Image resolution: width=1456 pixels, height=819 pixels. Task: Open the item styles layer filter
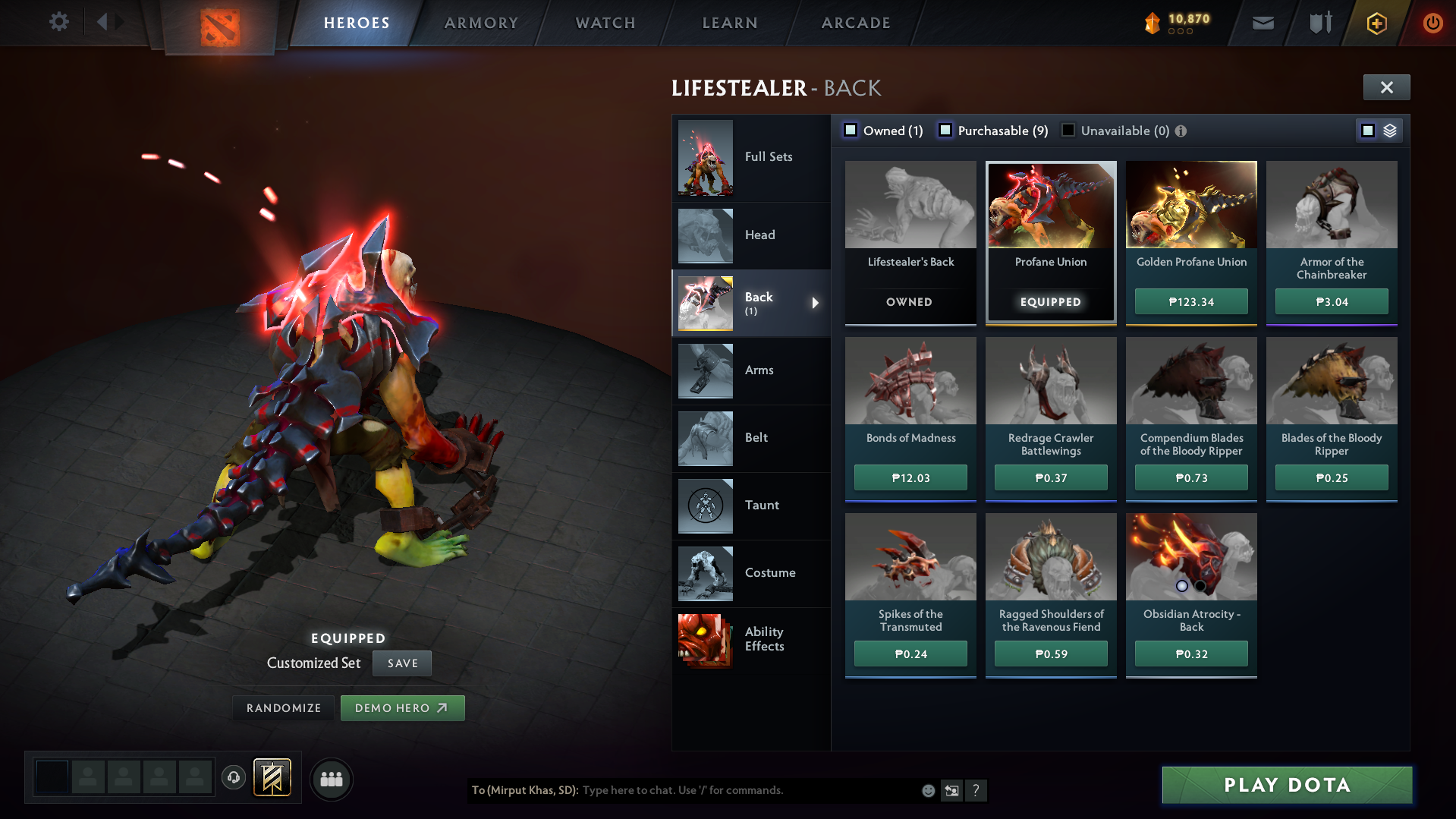(1389, 130)
